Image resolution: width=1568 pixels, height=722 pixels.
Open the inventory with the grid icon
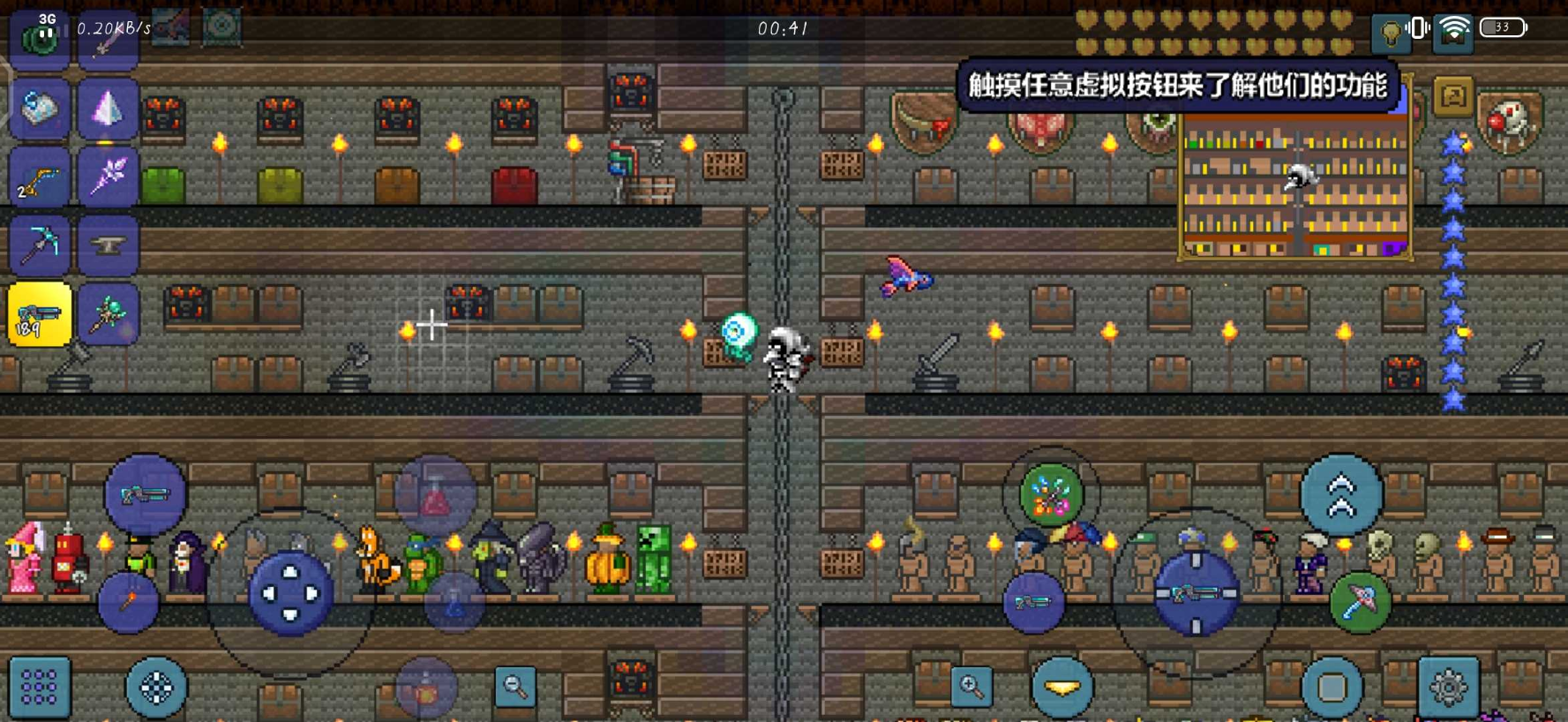(x=39, y=688)
